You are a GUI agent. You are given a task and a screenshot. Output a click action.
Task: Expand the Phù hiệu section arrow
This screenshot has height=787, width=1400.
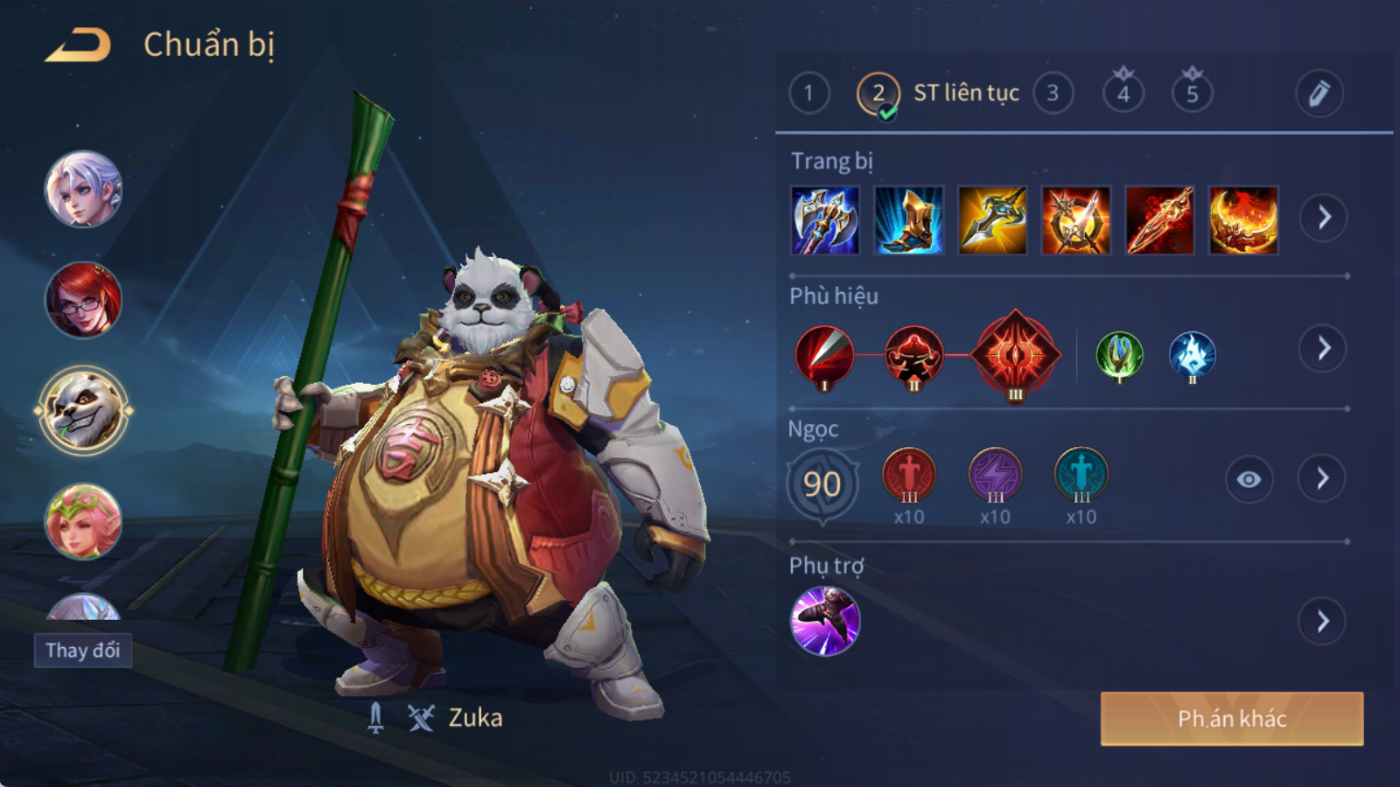tap(1322, 348)
